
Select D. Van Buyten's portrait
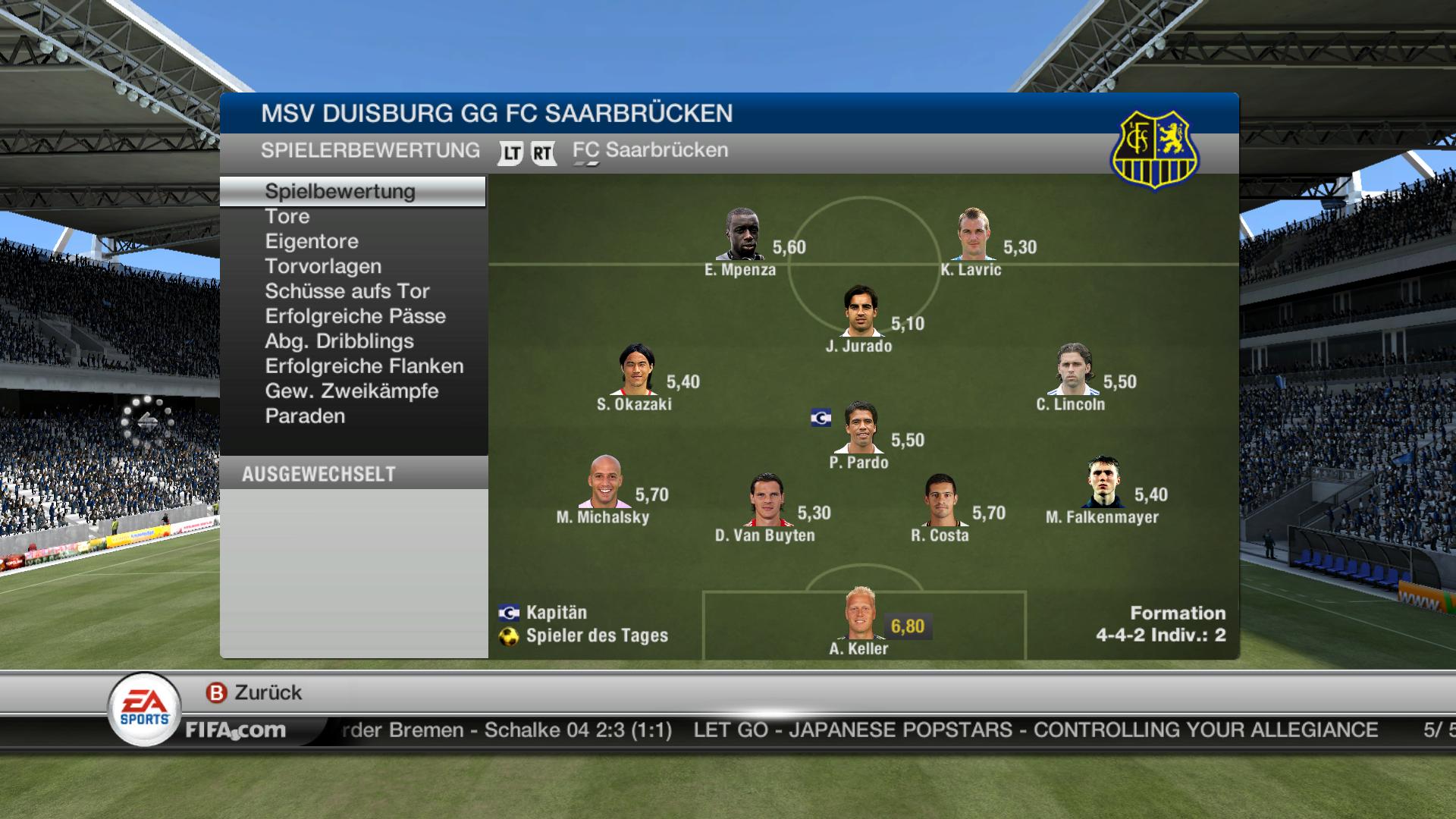(x=765, y=500)
